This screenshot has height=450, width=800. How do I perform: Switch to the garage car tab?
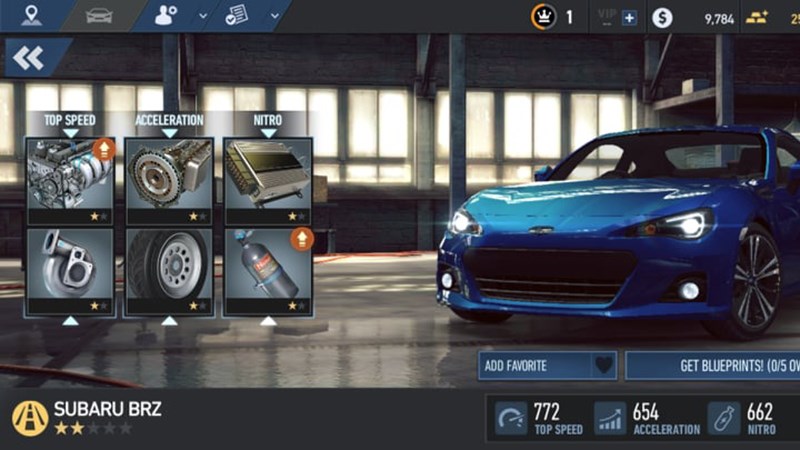[x=98, y=16]
